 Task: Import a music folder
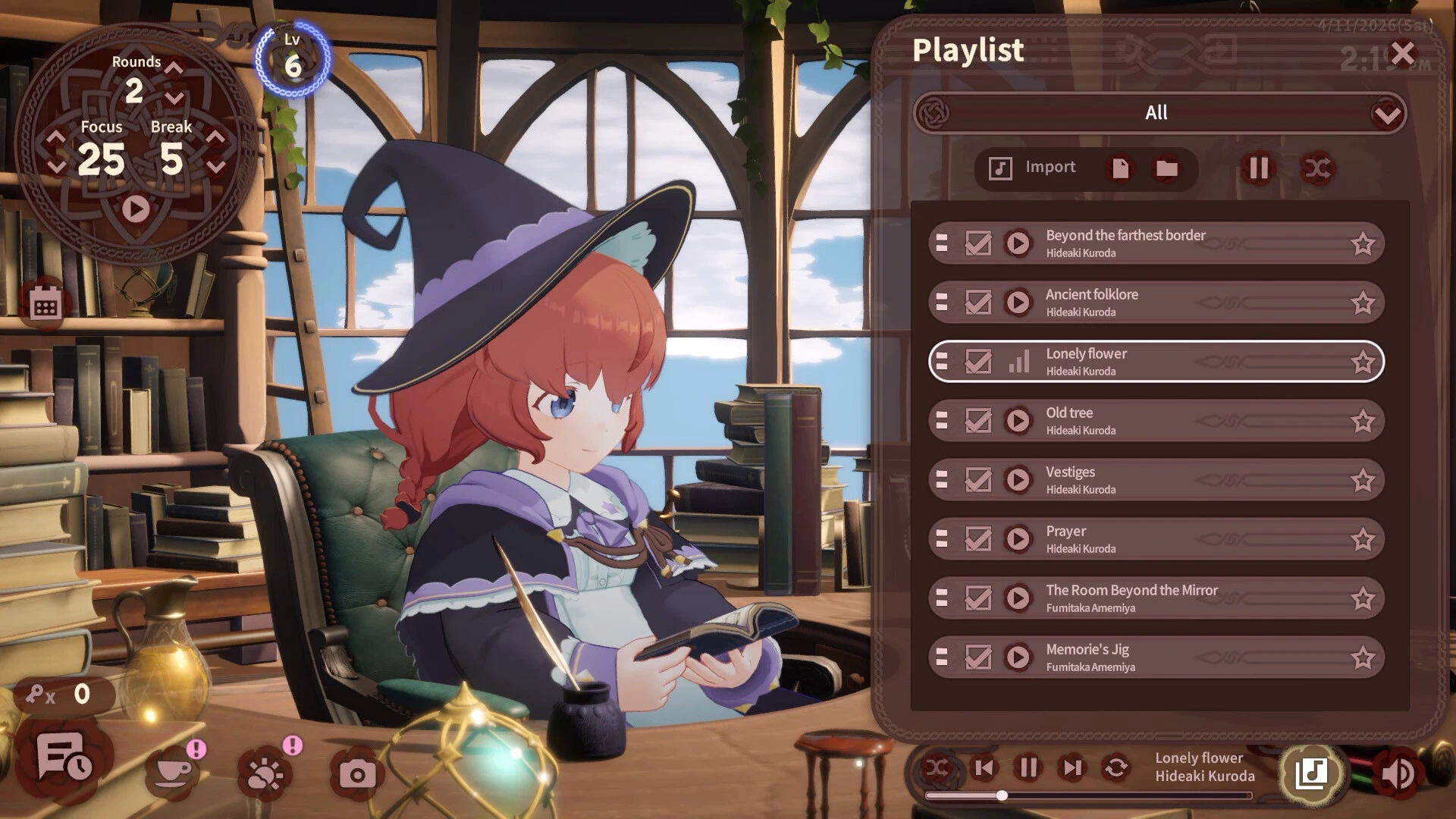coord(1166,168)
